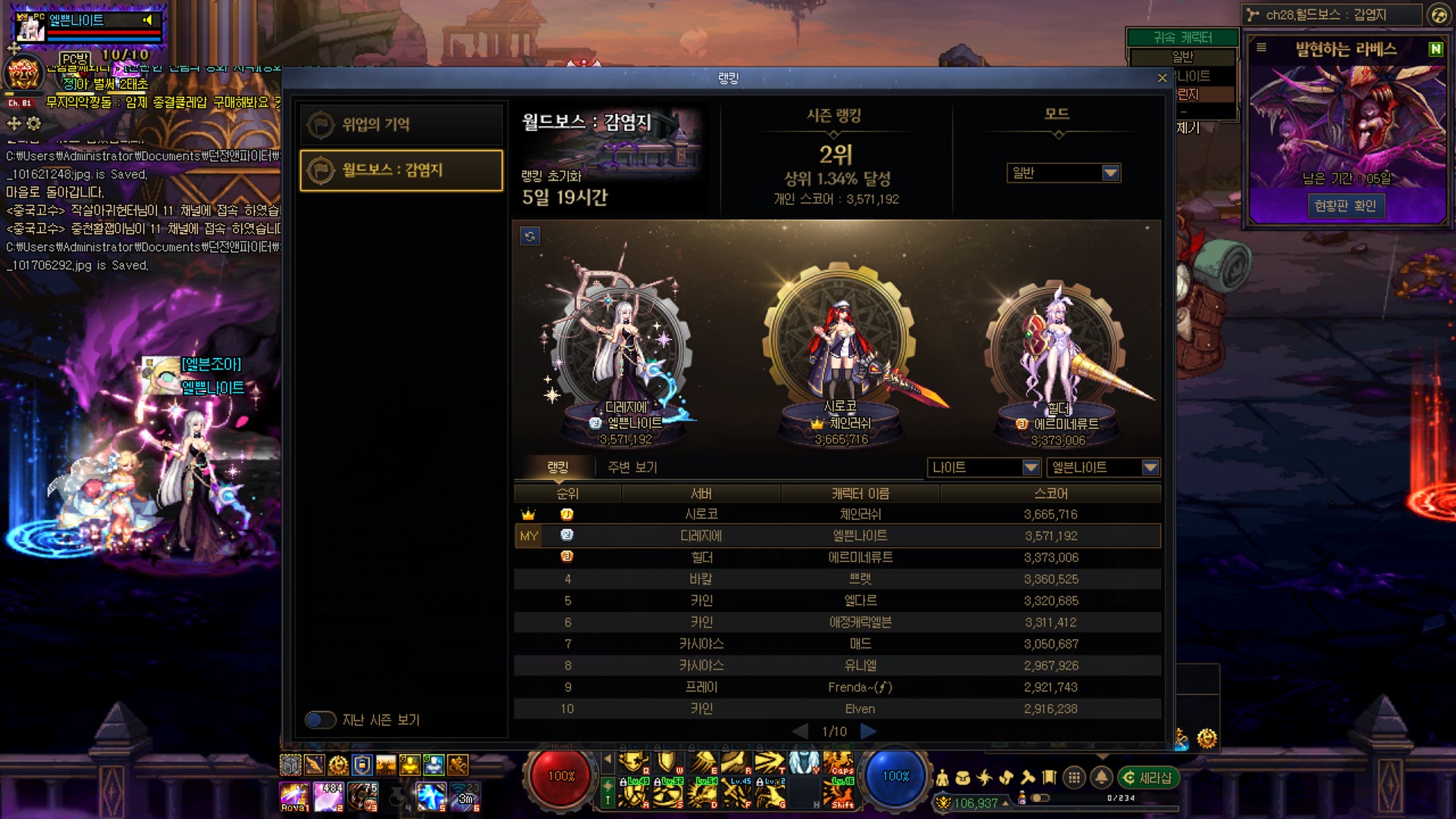
Task: Toggle 지난 시즌 보기 switch
Action: coord(320,720)
